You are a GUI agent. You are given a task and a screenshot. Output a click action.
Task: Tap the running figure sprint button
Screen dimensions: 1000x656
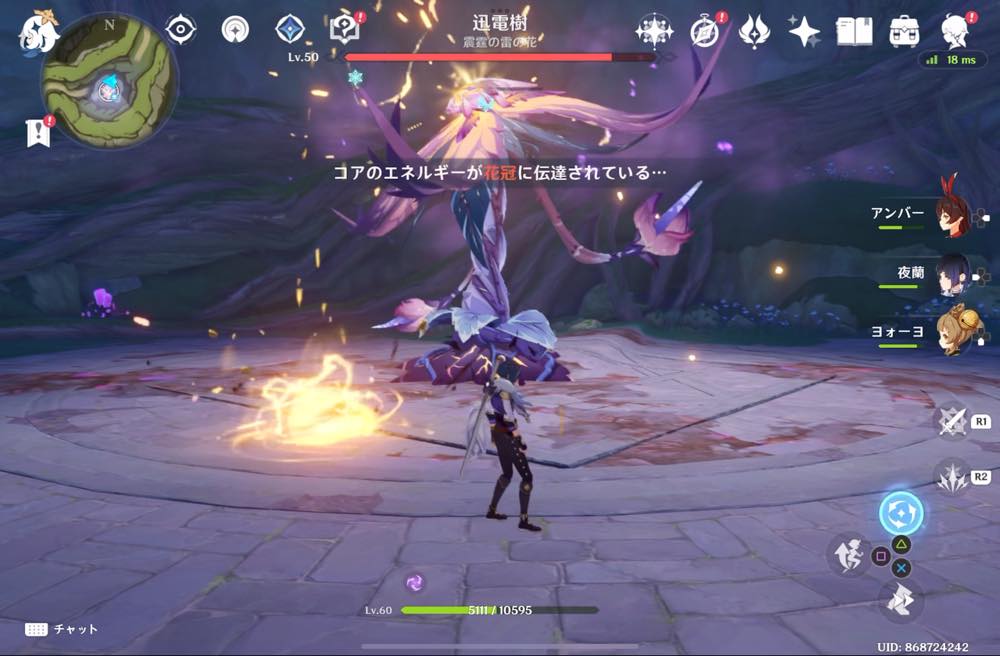click(x=847, y=554)
